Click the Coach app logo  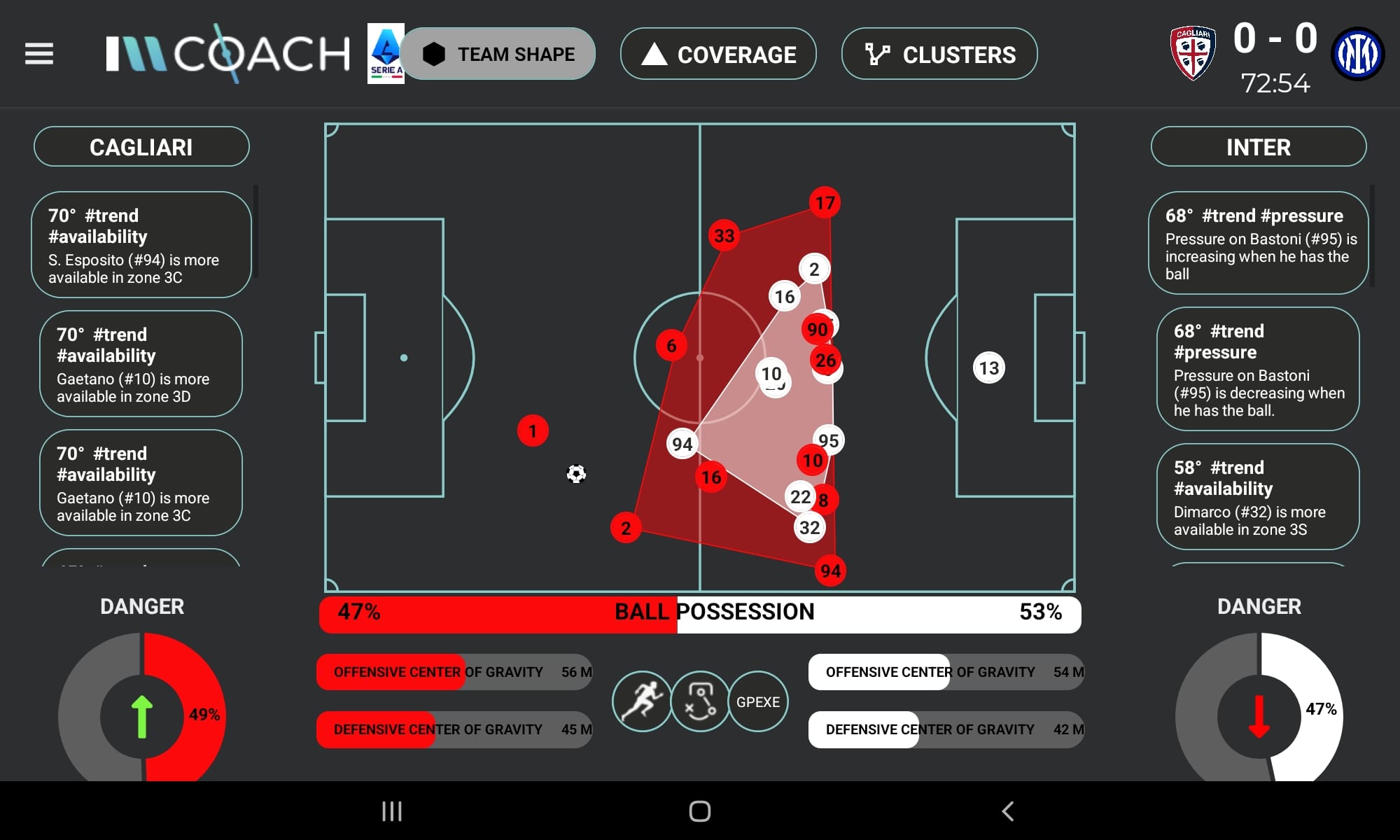(x=227, y=53)
